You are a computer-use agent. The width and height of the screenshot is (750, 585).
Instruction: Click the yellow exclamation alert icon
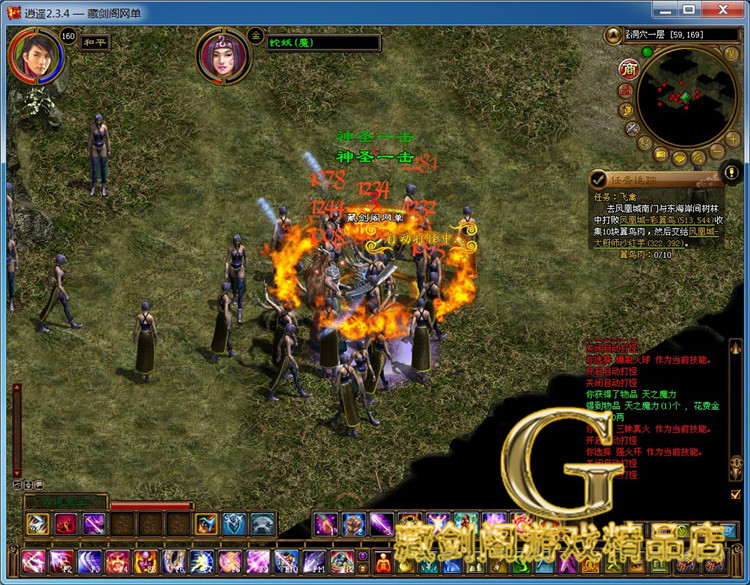tap(732, 171)
